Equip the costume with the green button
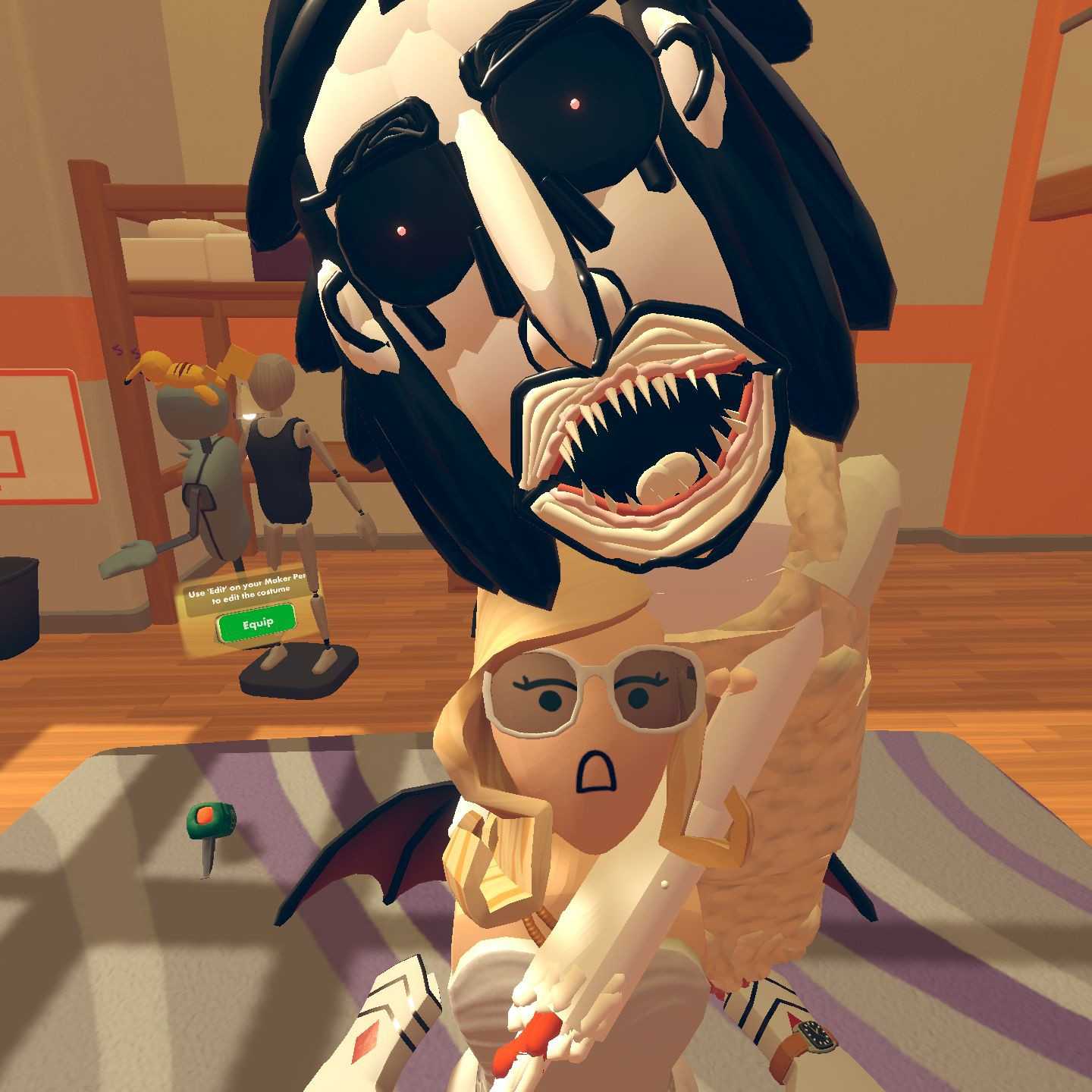The image size is (1092, 1092). (x=256, y=623)
